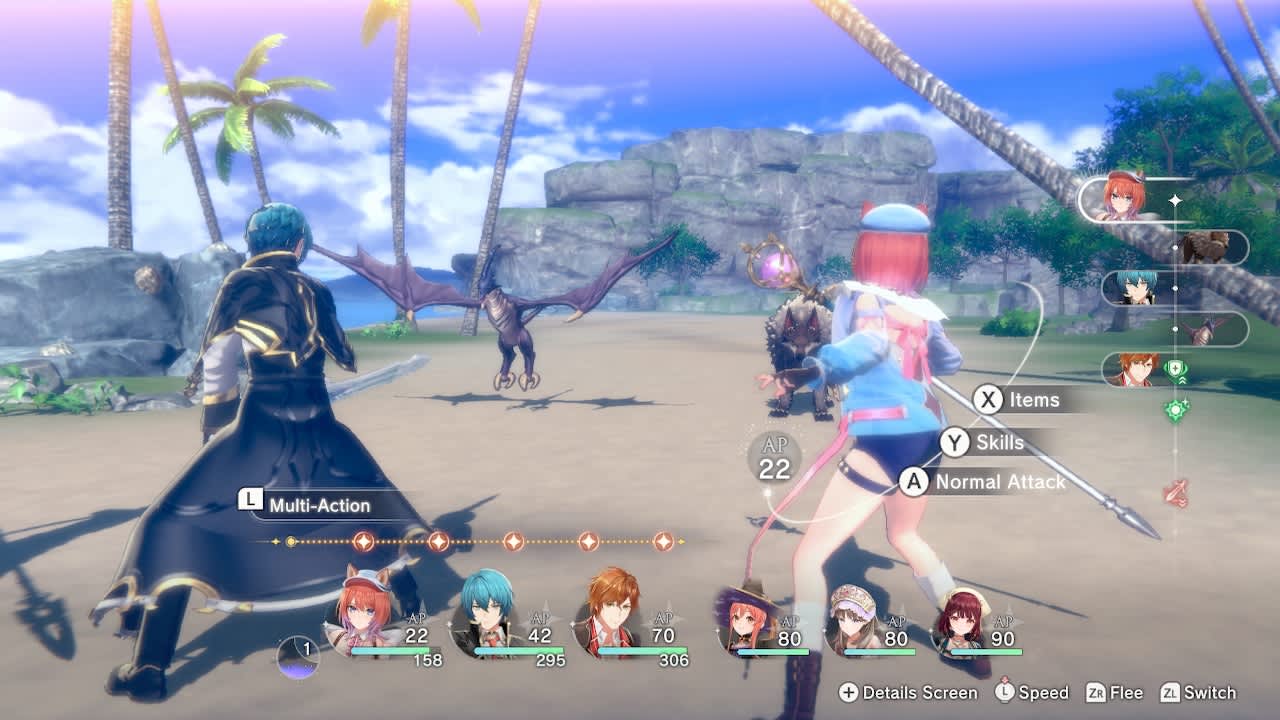Open the Details Screen

pyautogui.click(x=912, y=693)
